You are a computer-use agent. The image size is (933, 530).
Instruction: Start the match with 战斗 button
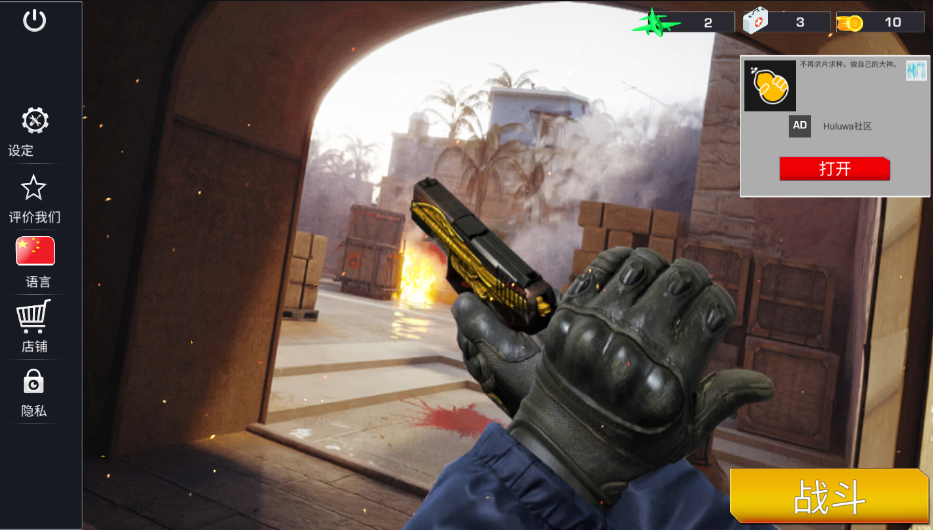(829, 496)
